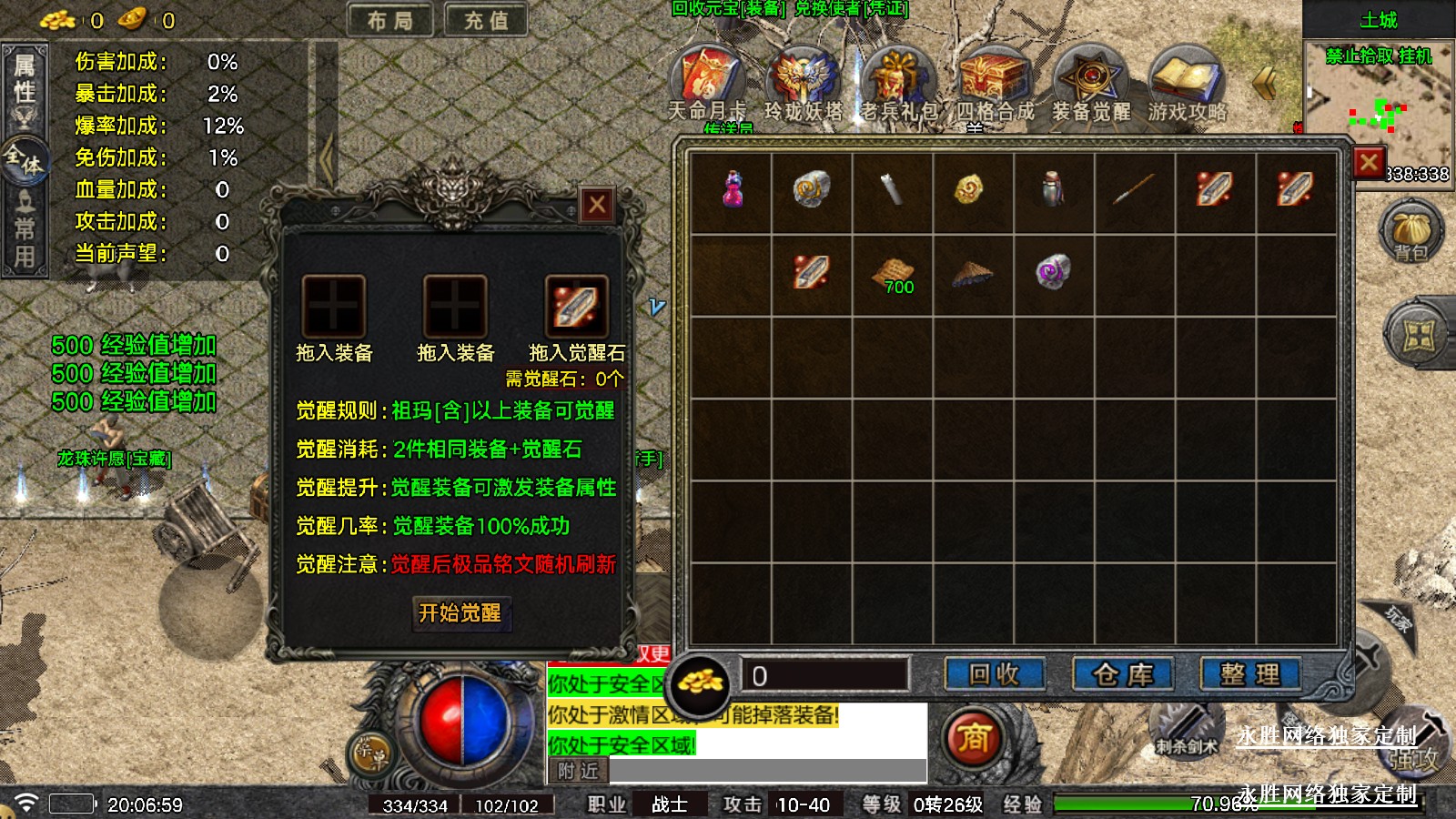1456x819 pixels.
Task: Click the 回收 recycle button
Action: (994, 674)
